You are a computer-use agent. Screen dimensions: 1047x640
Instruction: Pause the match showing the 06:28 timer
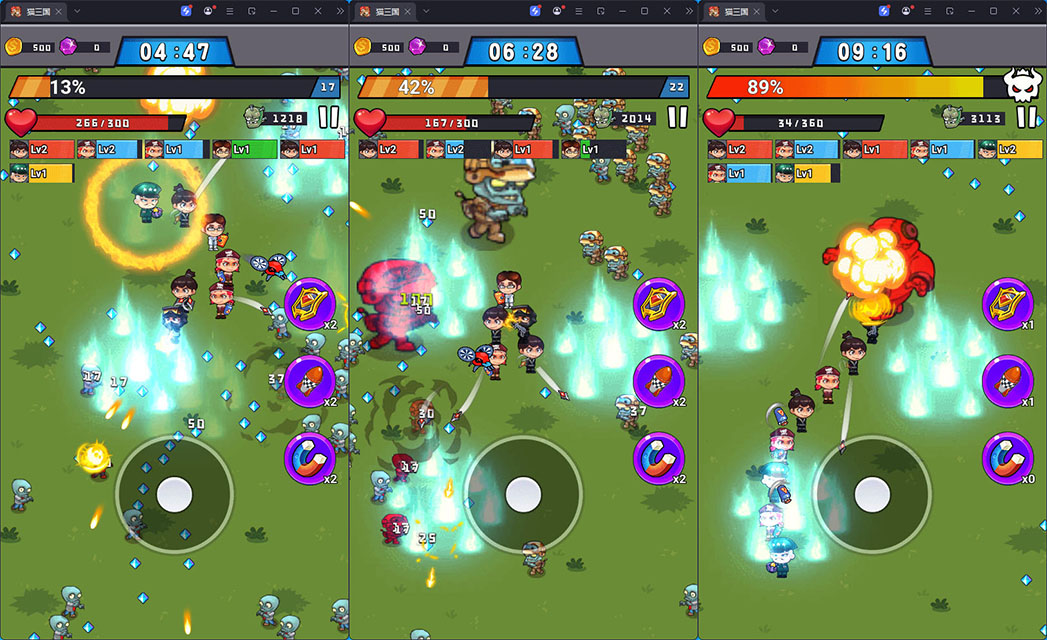[677, 117]
